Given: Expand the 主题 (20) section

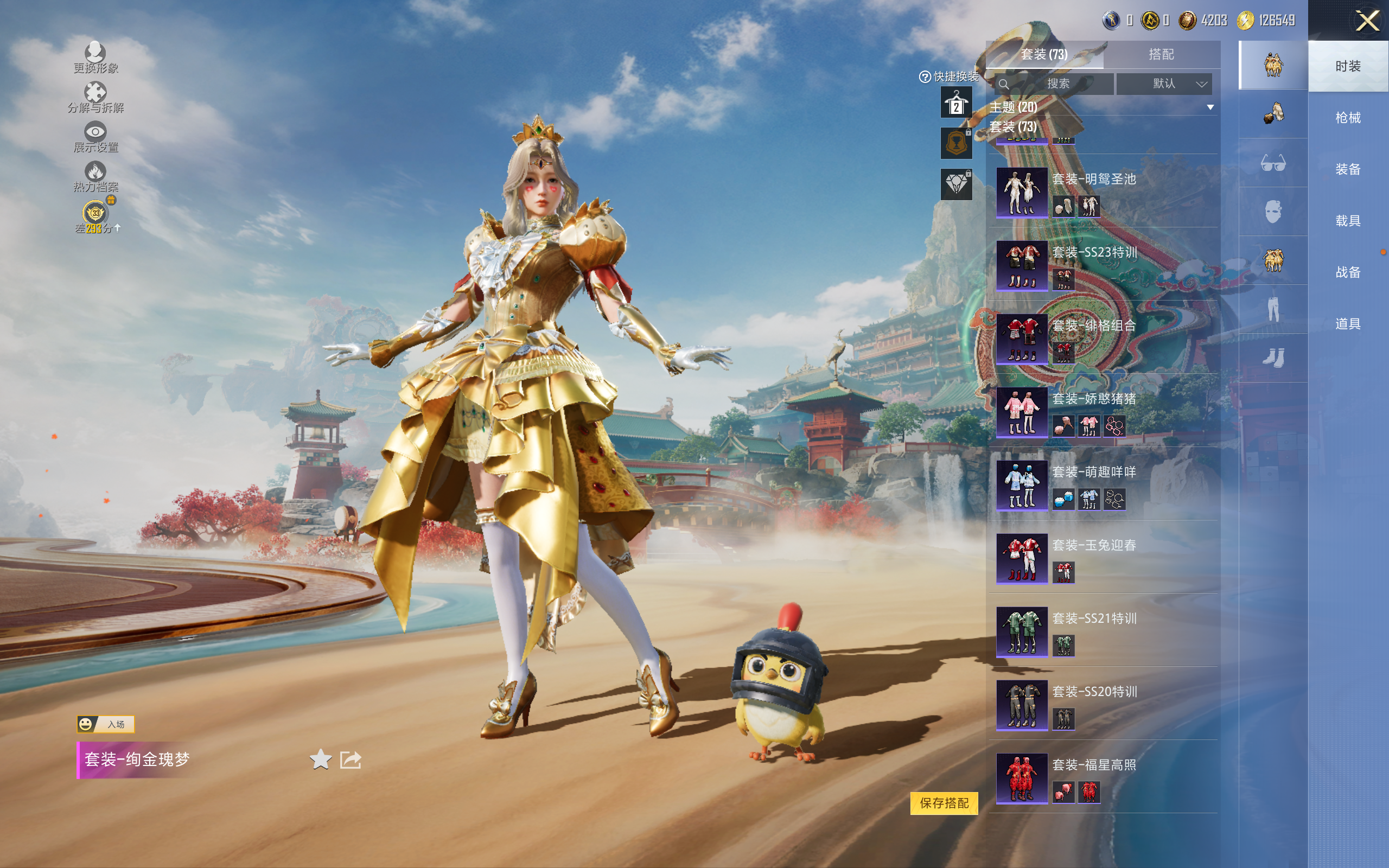Looking at the screenshot, I should pos(1101,107).
